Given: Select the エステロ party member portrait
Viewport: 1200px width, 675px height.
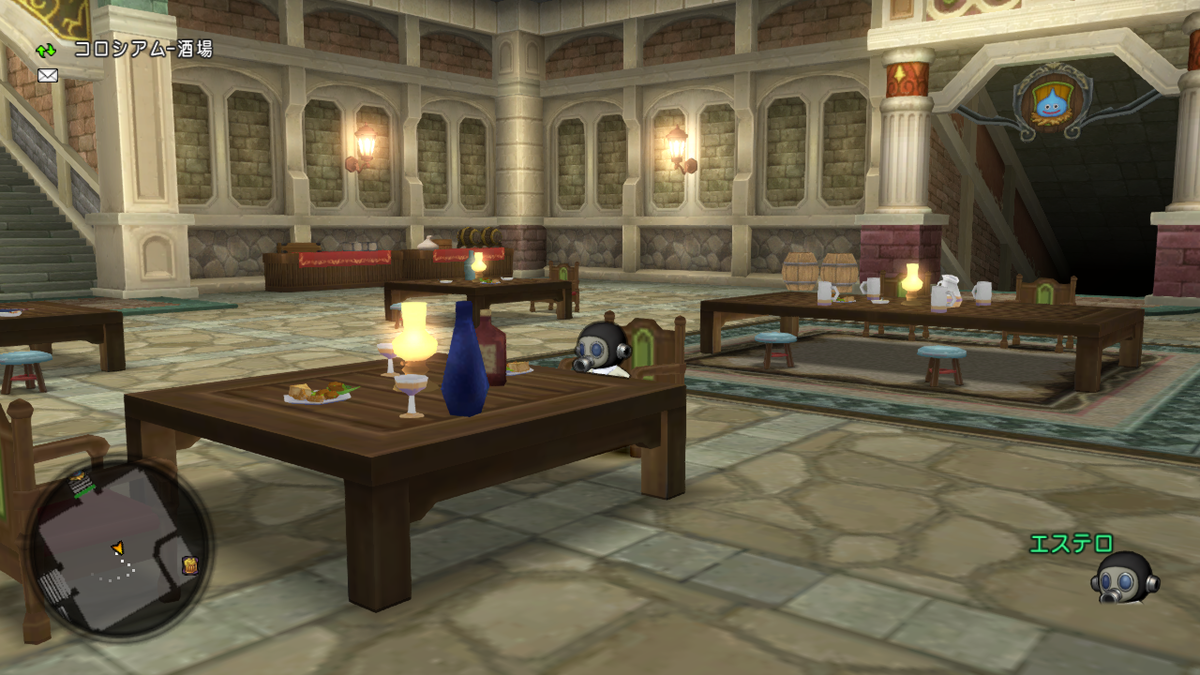Looking at the screenshot, I should tap(1126, 578).
